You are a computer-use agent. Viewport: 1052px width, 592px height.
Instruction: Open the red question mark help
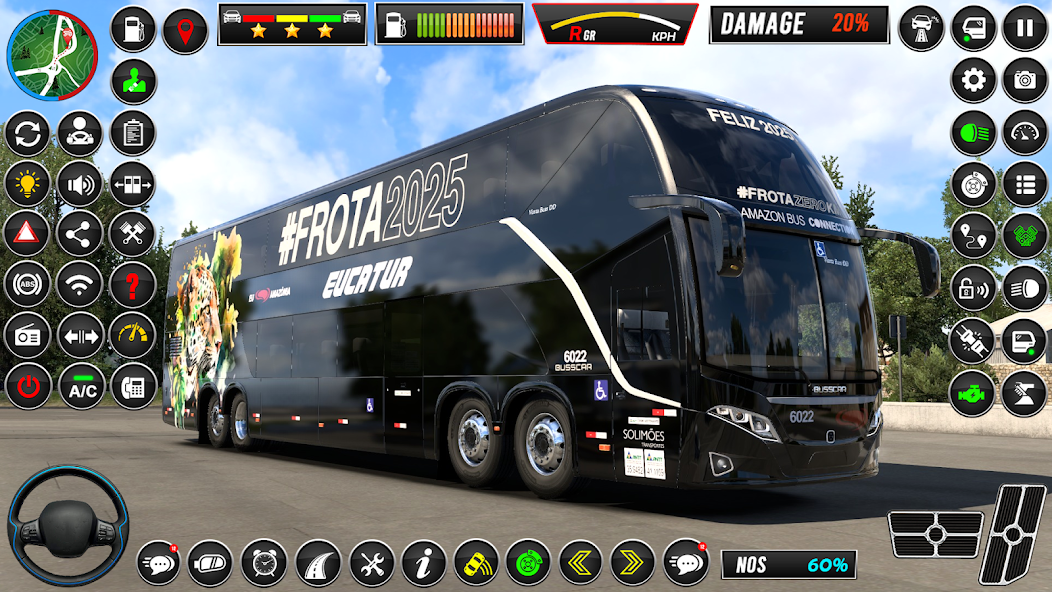point(133,286)
